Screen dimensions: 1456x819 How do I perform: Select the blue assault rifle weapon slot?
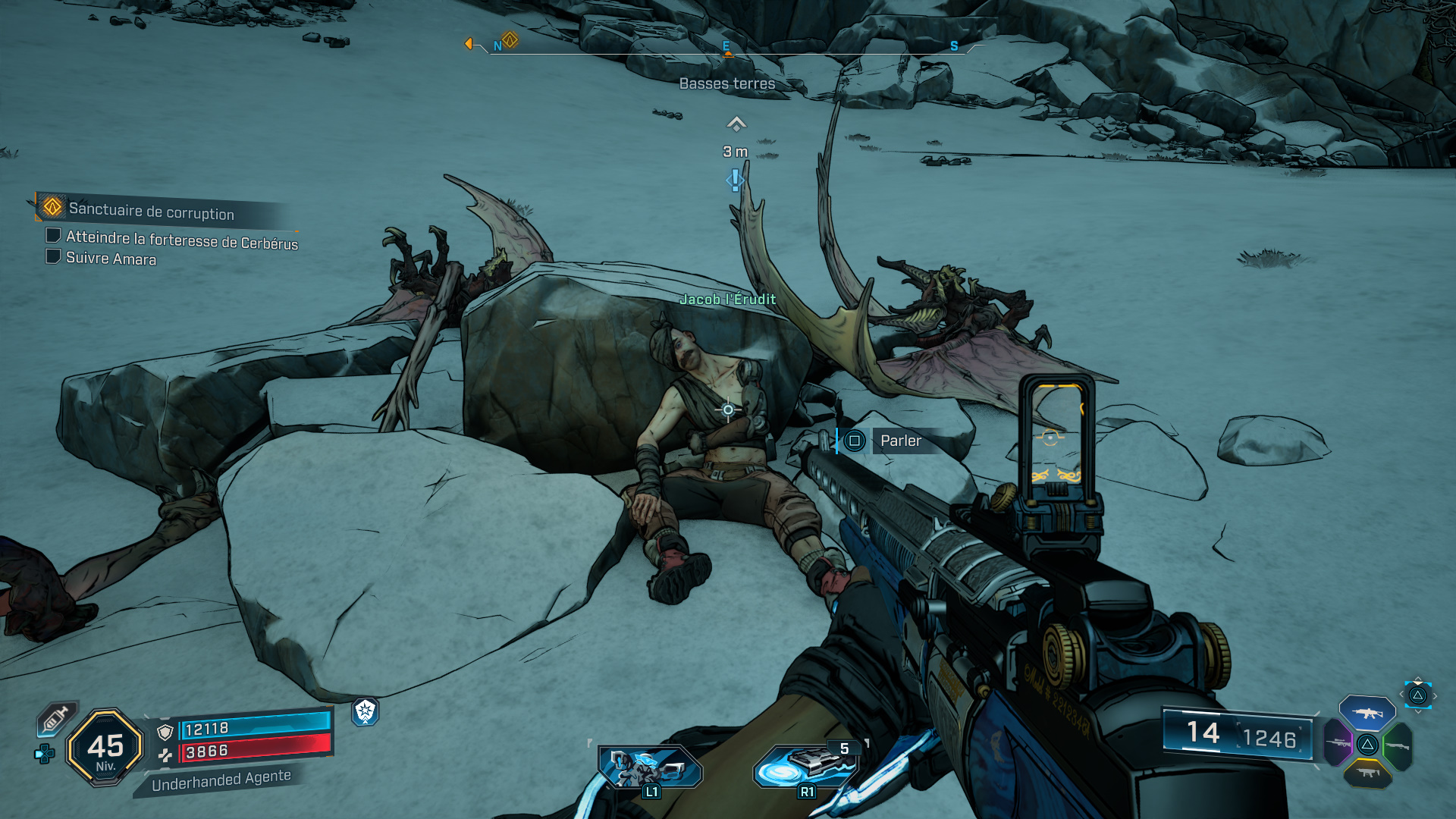[x=1367, y=713]
